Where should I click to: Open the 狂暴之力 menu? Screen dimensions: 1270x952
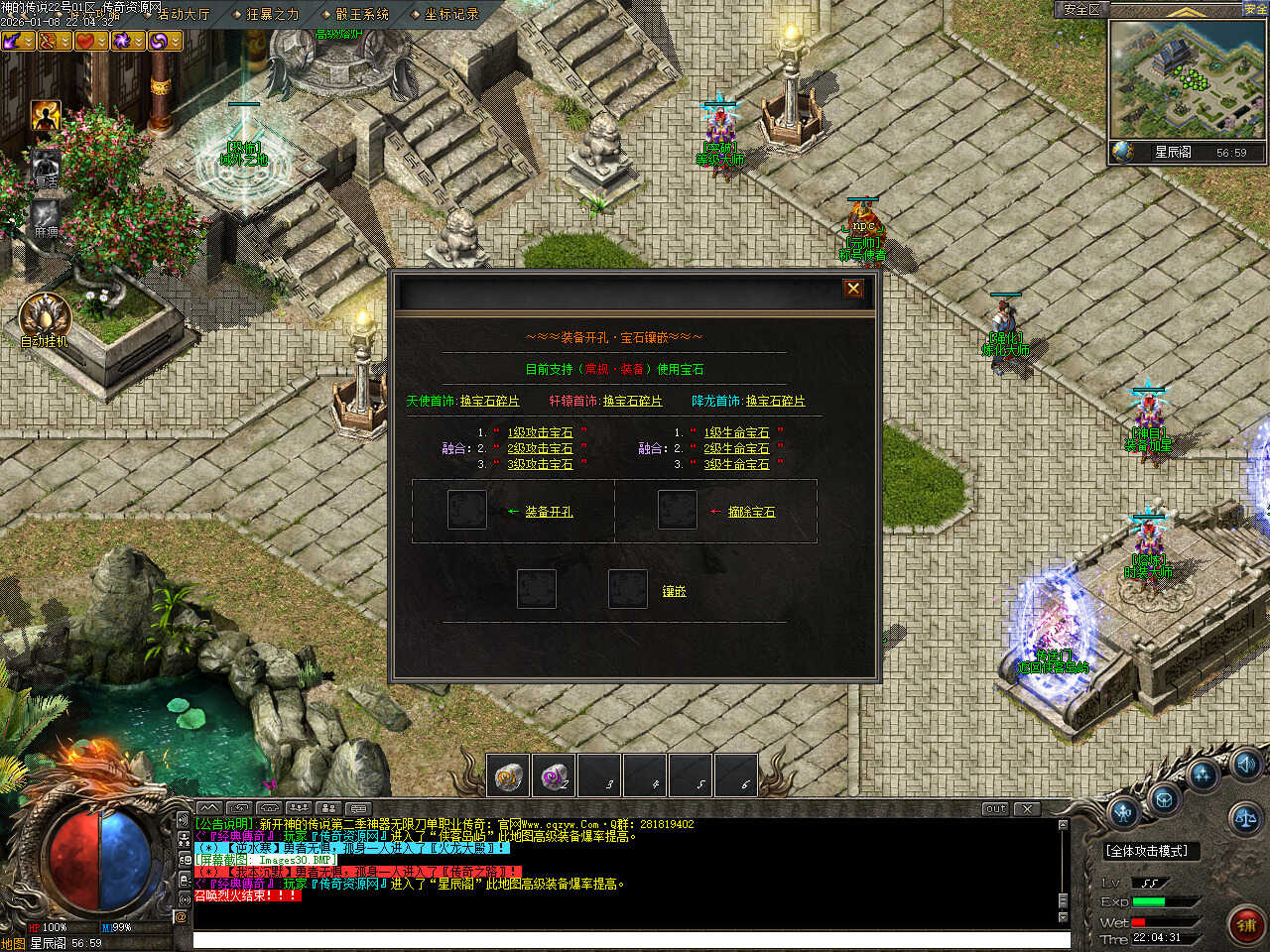pos(272,14)
